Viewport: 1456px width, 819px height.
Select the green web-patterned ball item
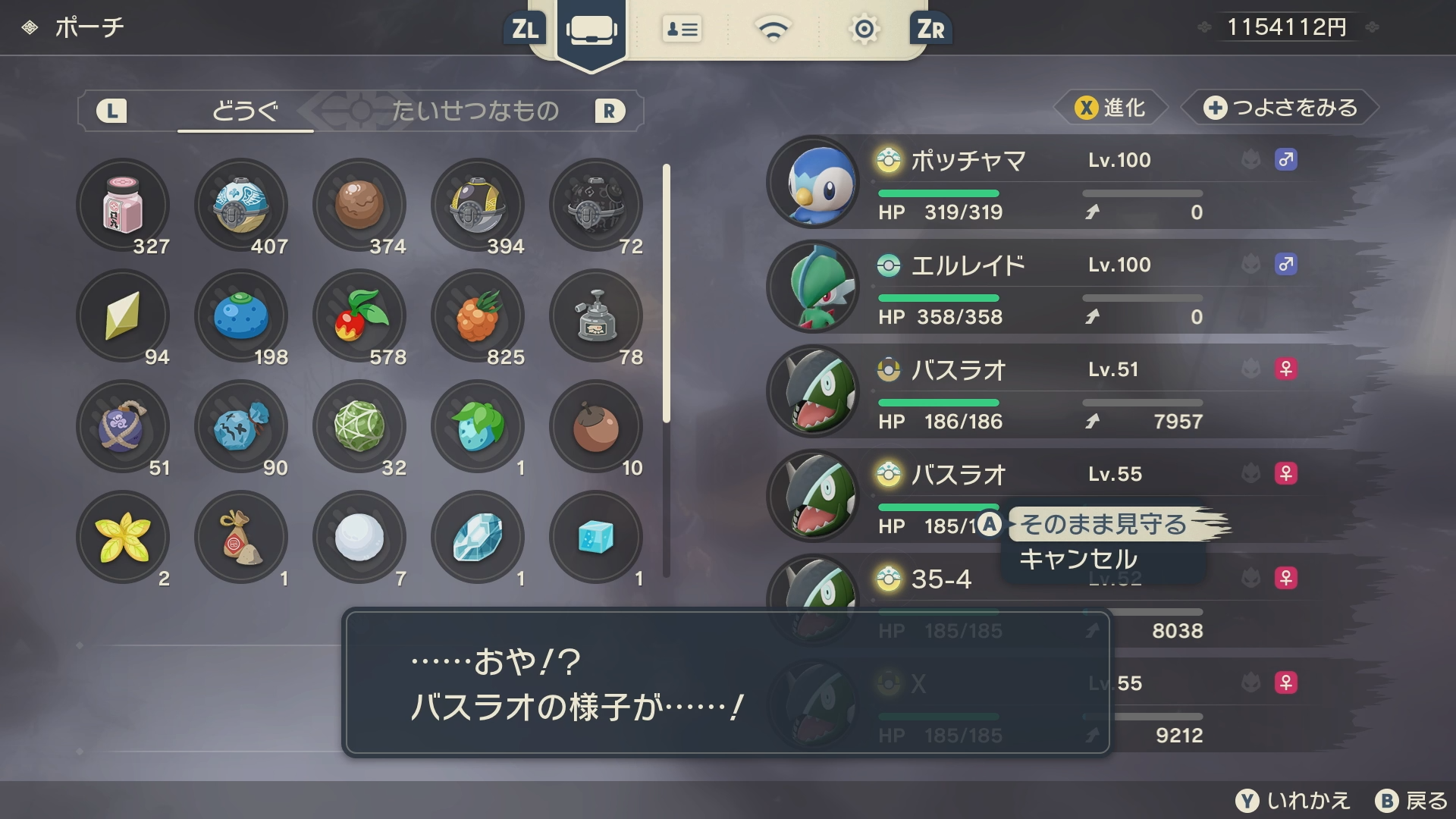pos(359,426)
